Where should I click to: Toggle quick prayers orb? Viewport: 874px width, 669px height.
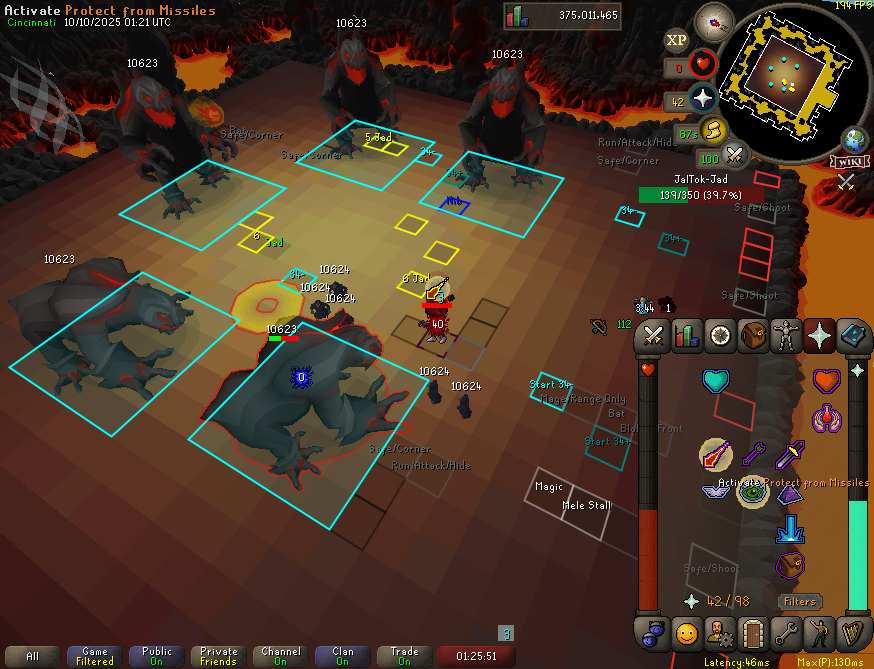click(x=703, y=99)
